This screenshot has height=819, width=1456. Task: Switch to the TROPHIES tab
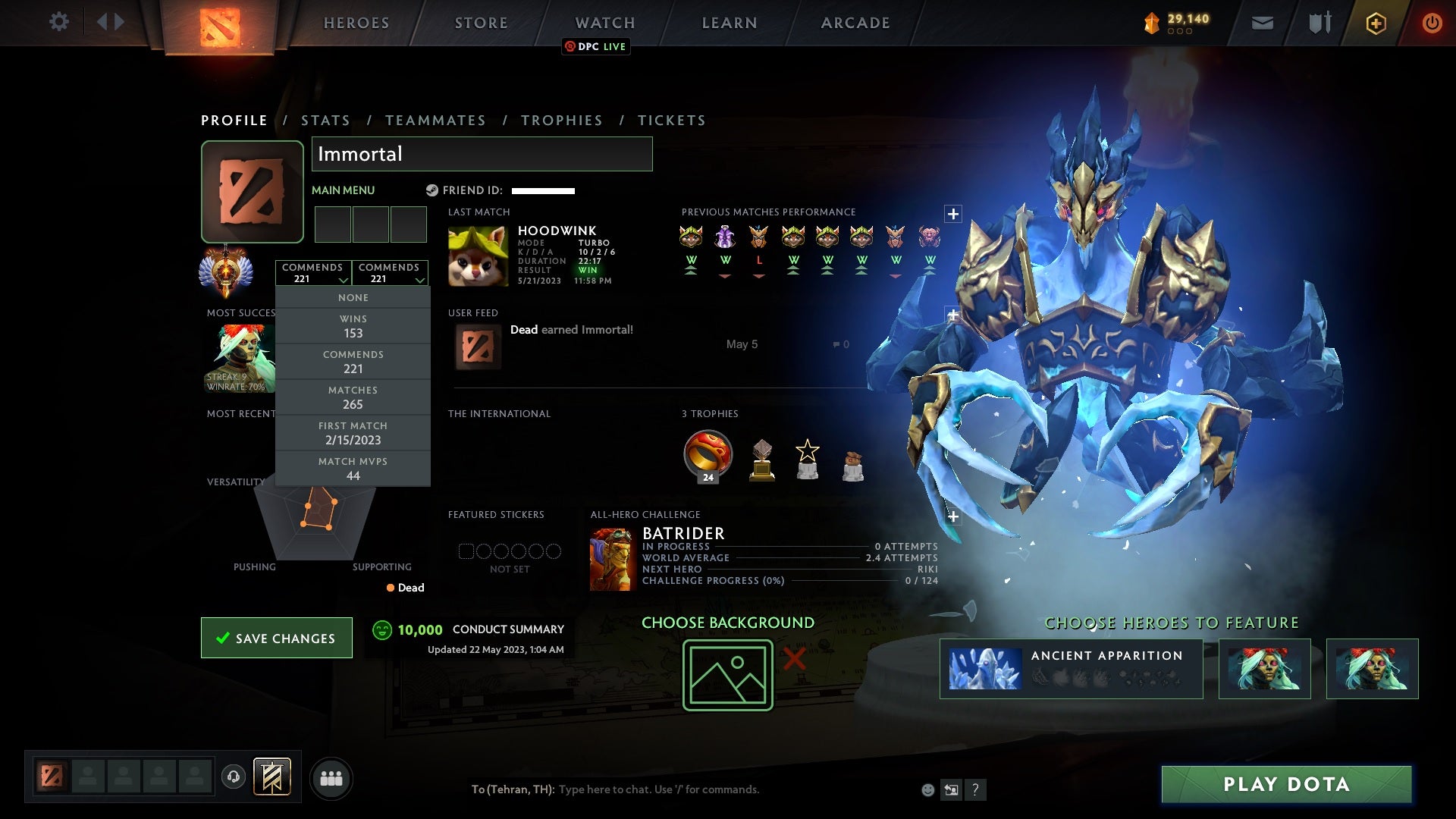coord(561,120)
